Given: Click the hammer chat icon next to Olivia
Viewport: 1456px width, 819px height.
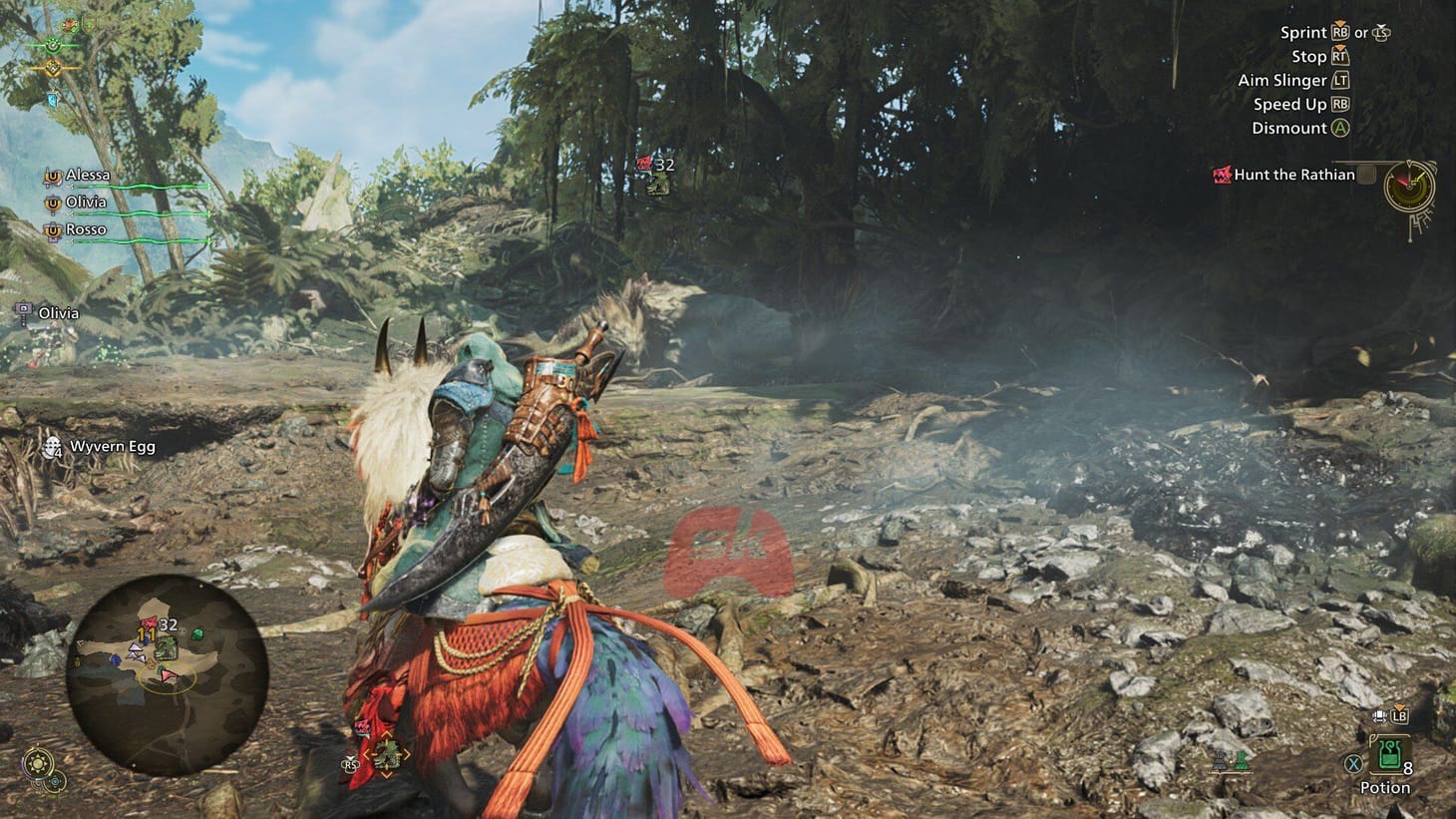Looking at the screenshot, I should pyautogui.click(x=23, y=308).
